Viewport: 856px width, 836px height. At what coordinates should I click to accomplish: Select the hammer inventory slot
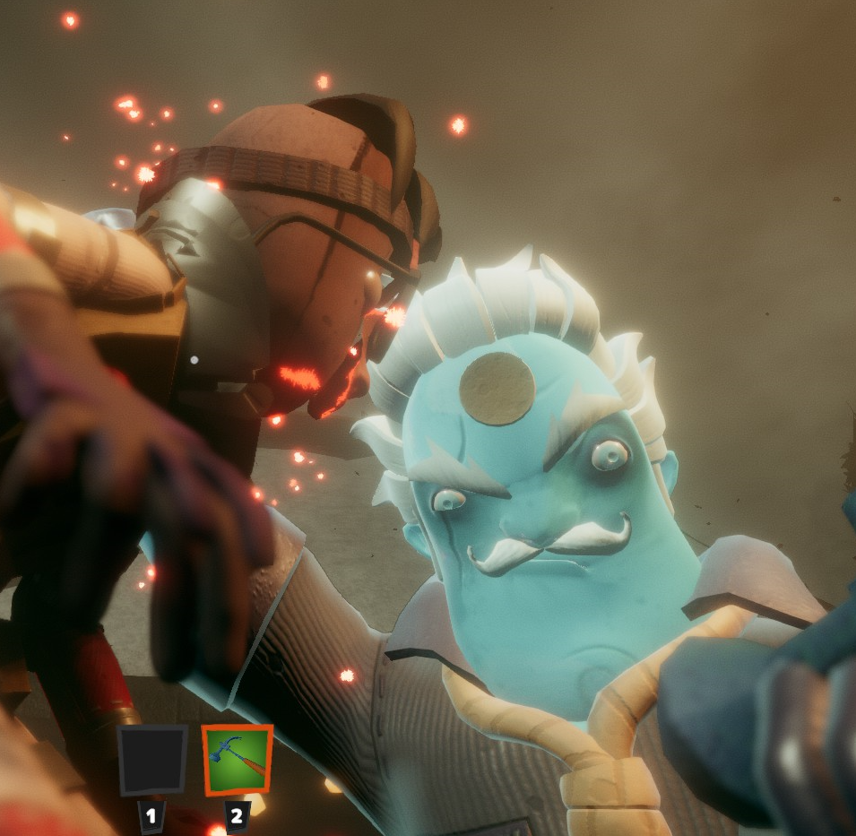pos(237,760)
